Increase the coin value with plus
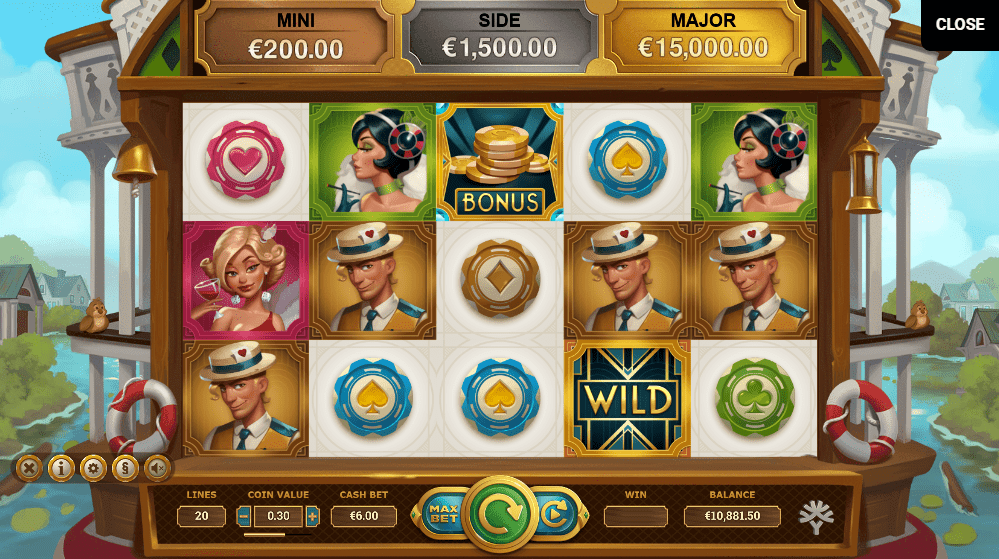Screen dimensions: 999x559 pyautogui.click(x=312, y=517)
